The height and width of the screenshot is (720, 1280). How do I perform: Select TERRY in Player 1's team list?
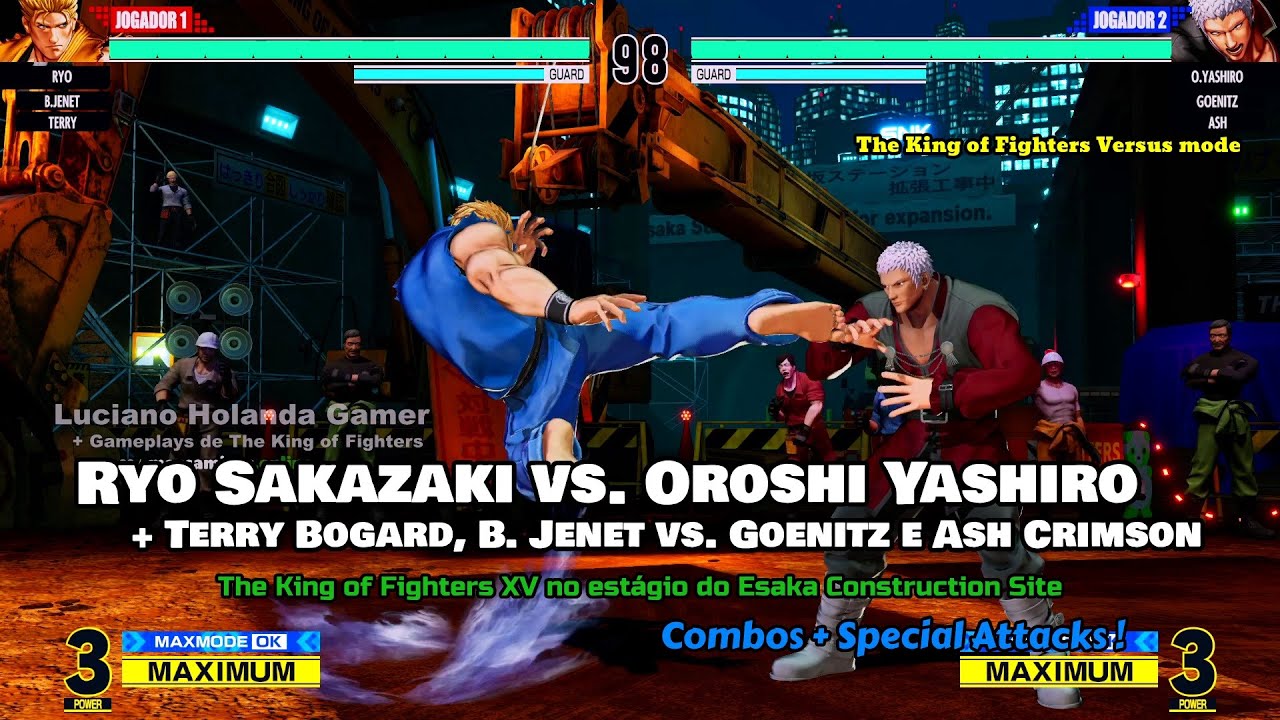tap(62, 123)
